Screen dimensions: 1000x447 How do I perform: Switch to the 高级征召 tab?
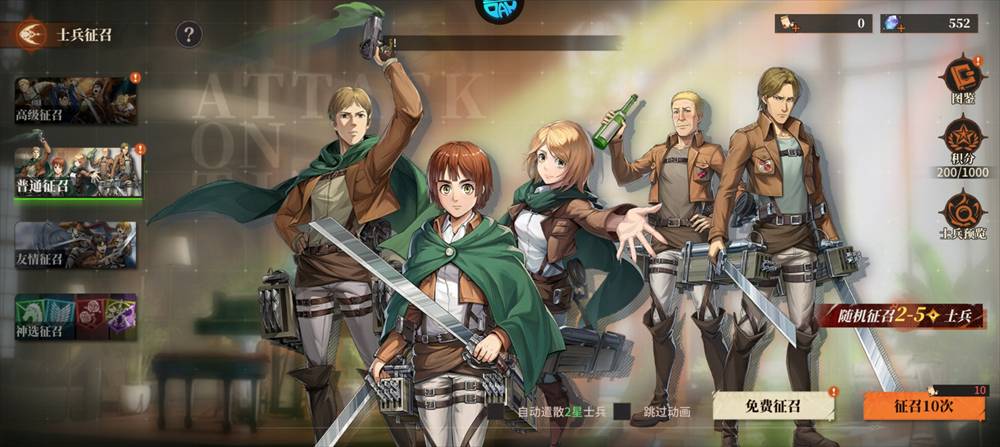76,100
